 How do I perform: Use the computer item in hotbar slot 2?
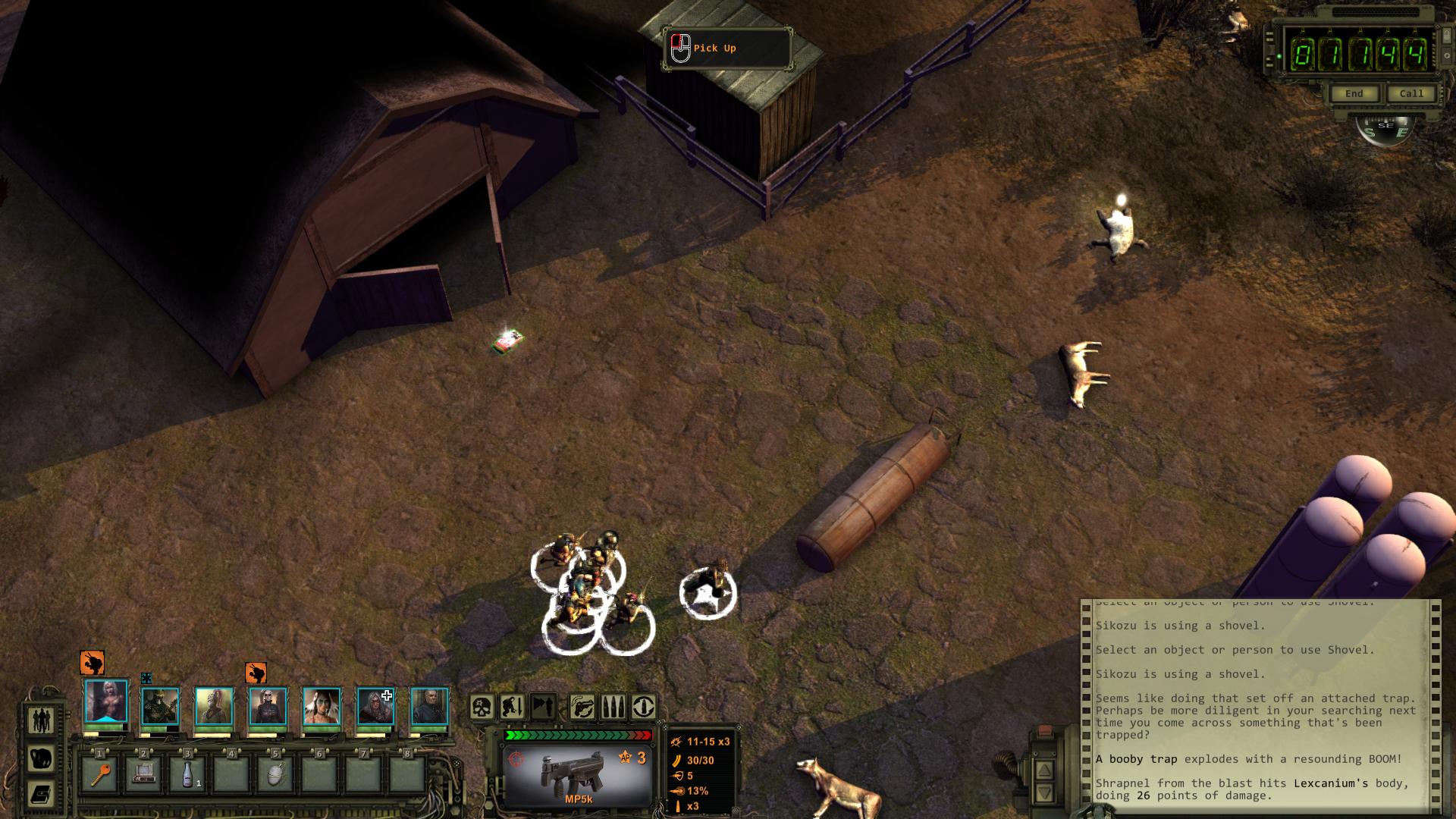[144, 775]
